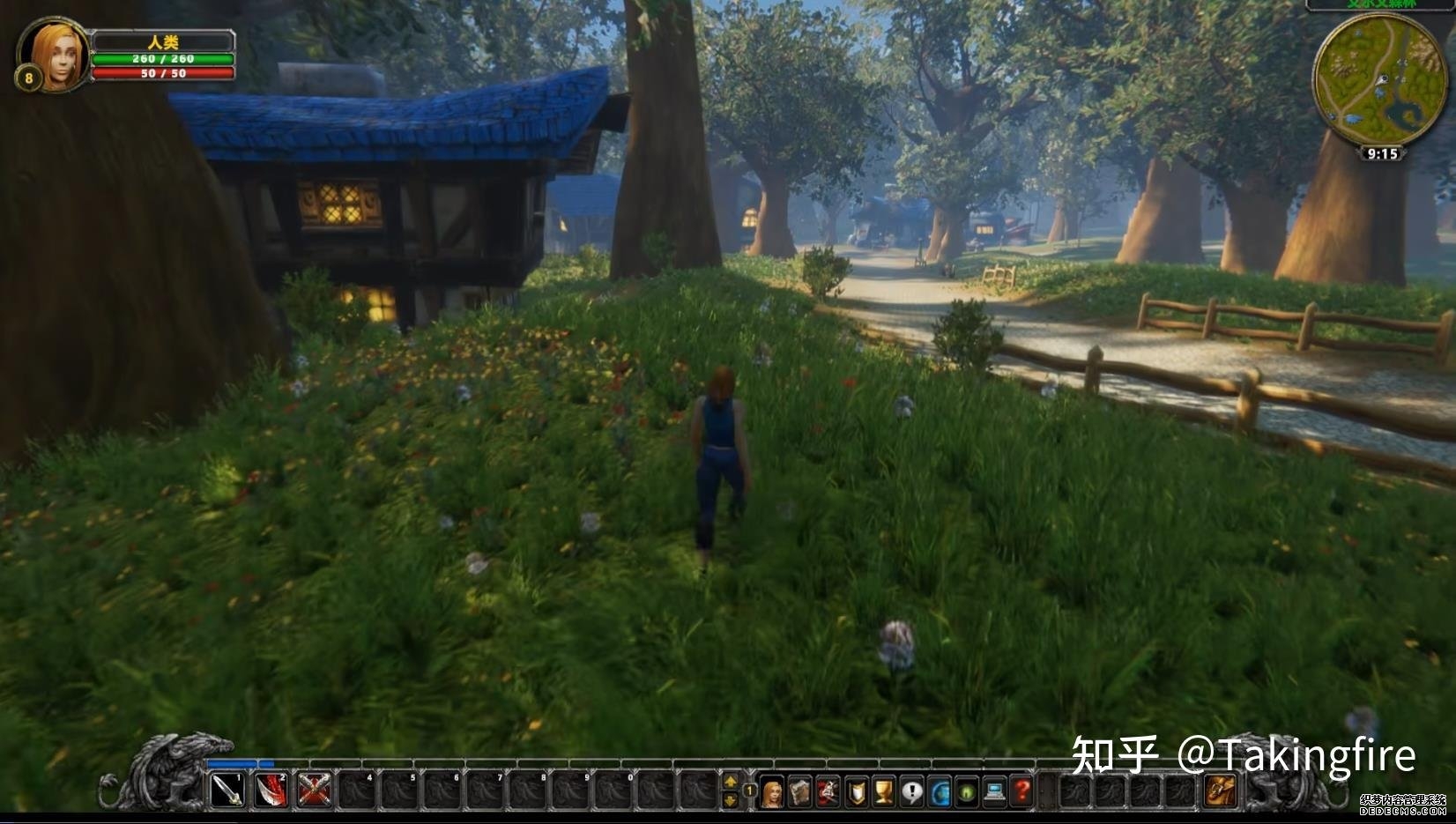Open help with the red question mark

1022,792
